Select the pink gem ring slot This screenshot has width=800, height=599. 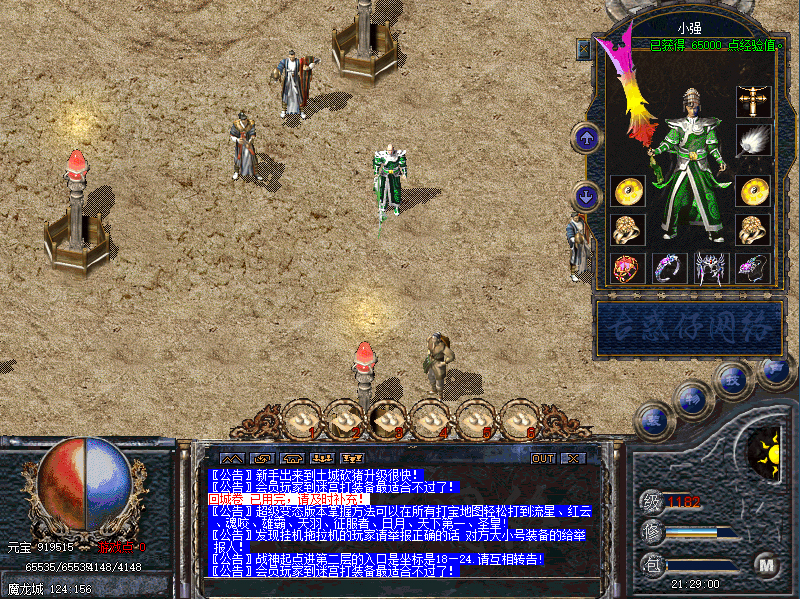tap(626, 267)
